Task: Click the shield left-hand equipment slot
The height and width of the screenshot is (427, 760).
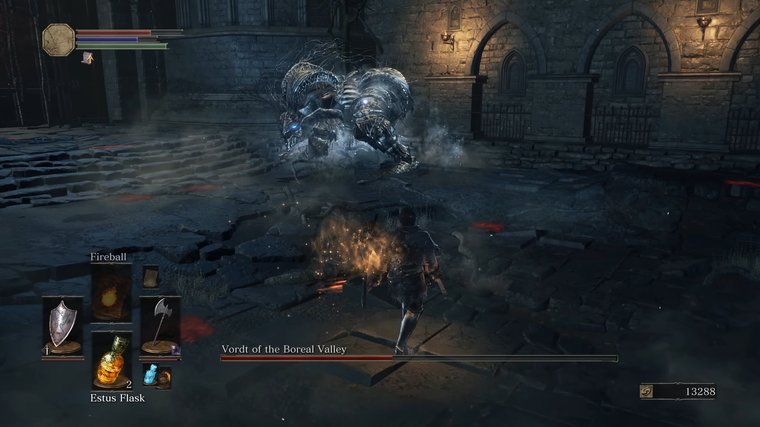Action: (x=62, y=325)
